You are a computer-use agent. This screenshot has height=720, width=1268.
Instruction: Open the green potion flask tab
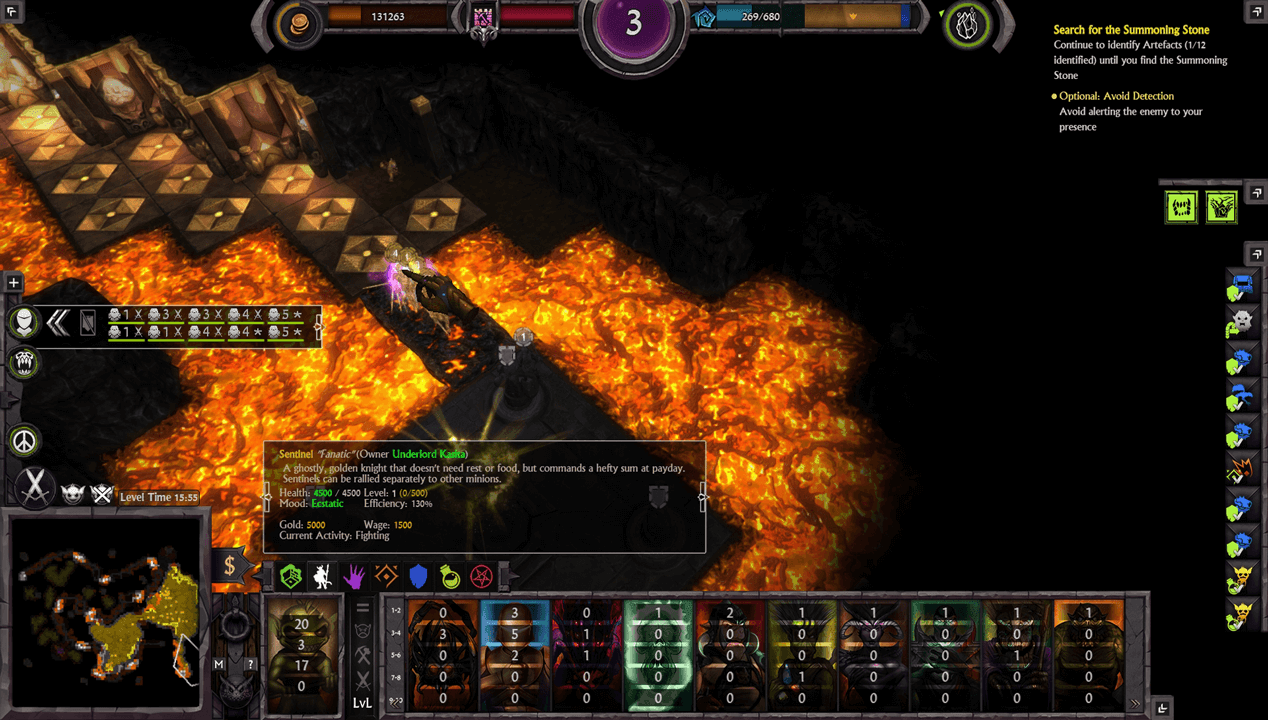(x=451, y=575)
